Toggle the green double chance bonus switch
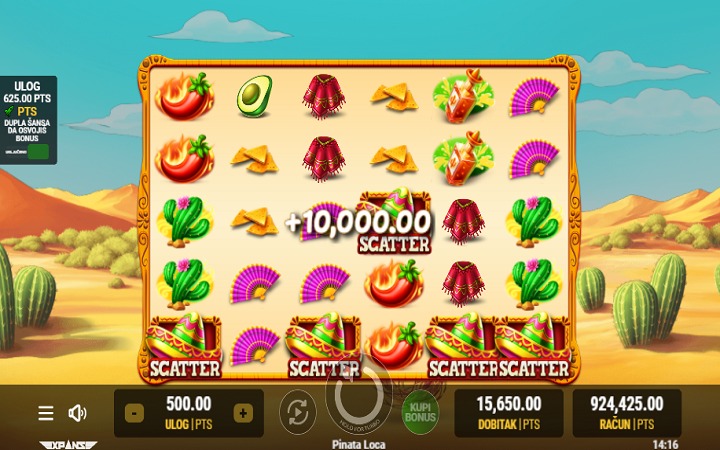 pyautogui.click(x=39, y=152)
